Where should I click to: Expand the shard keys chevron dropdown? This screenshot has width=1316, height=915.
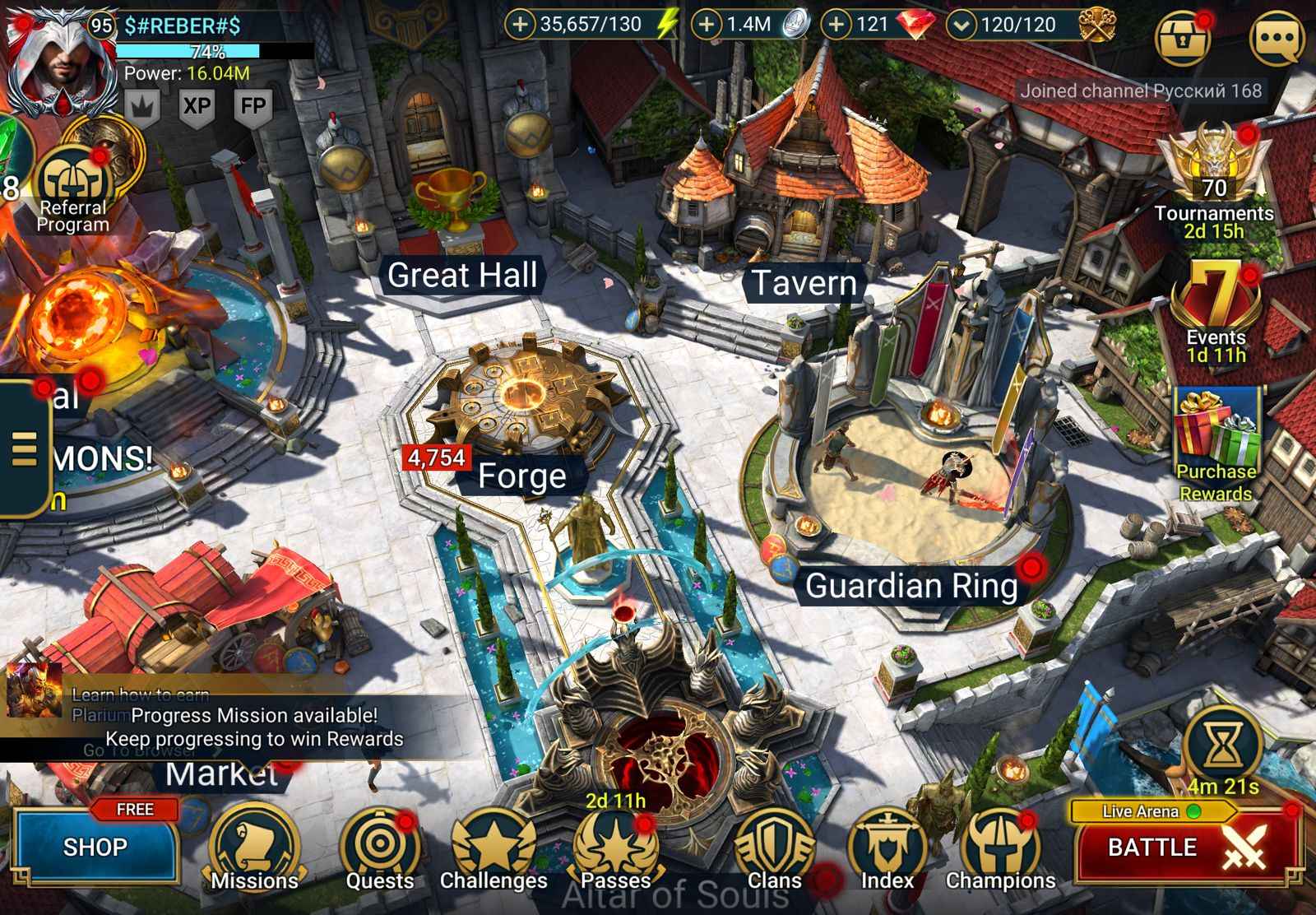(960, 25)
